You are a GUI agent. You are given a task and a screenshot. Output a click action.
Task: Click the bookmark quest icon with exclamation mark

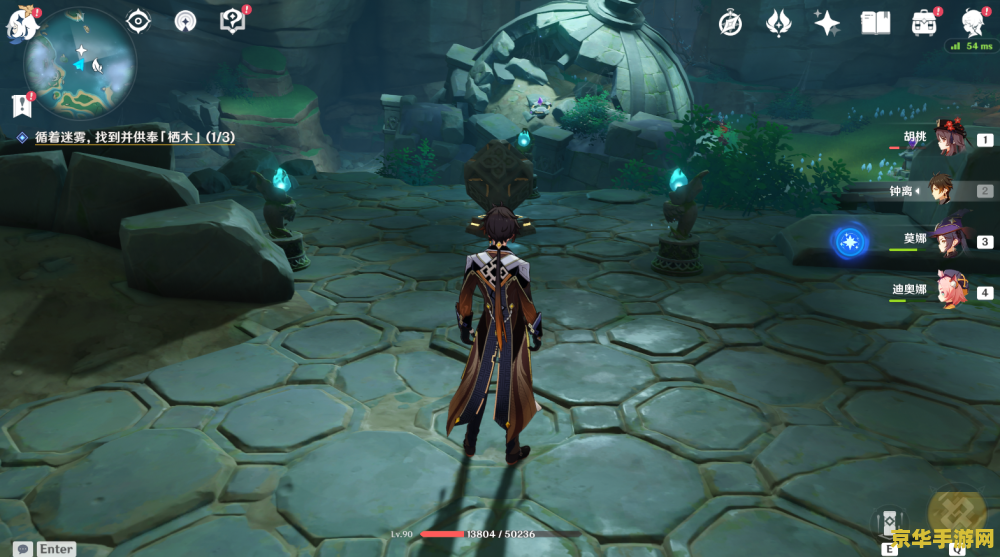(x=21, y=104)
